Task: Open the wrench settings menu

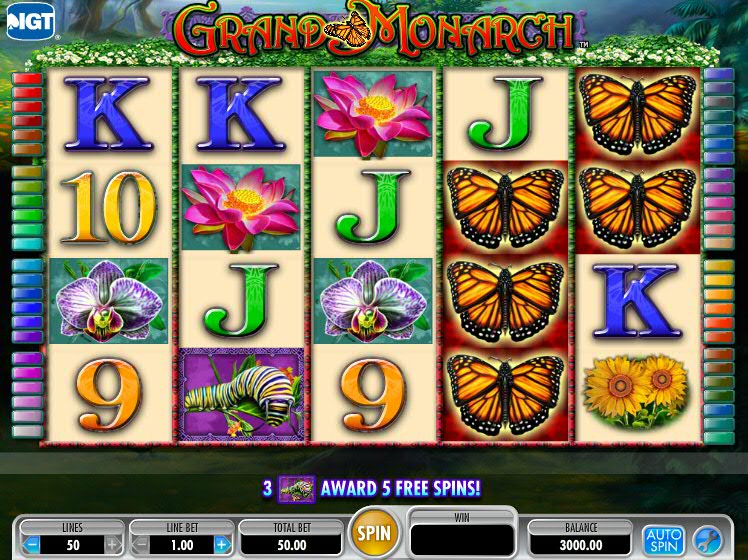Action: pos(707,539)
